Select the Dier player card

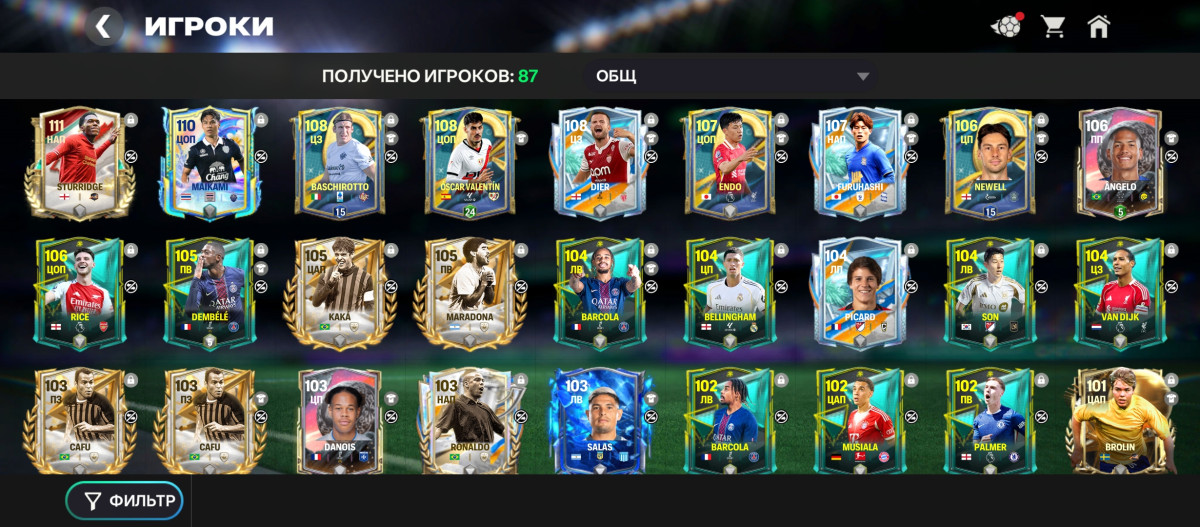(x=599, y=163)
